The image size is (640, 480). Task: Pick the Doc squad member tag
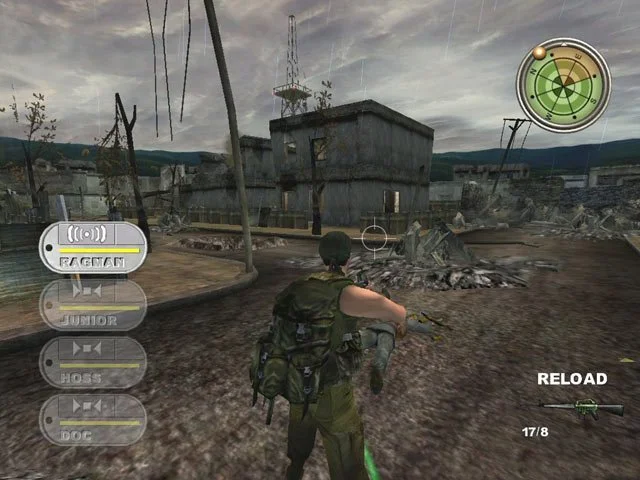coord(93,419)
